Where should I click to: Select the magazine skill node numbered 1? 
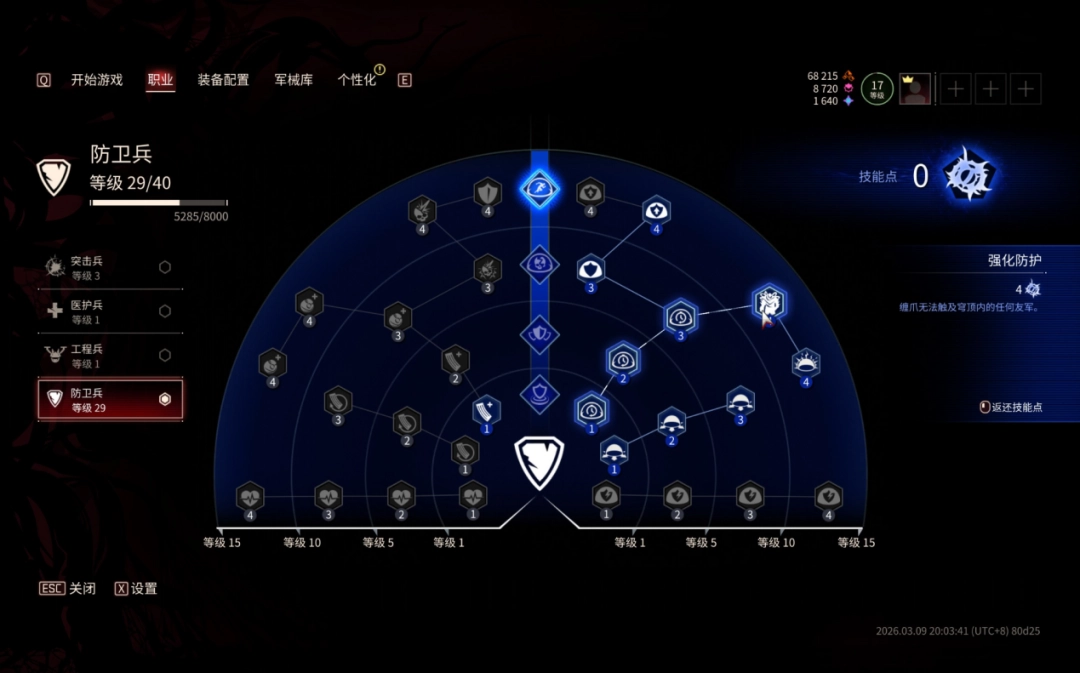[487, 411]
